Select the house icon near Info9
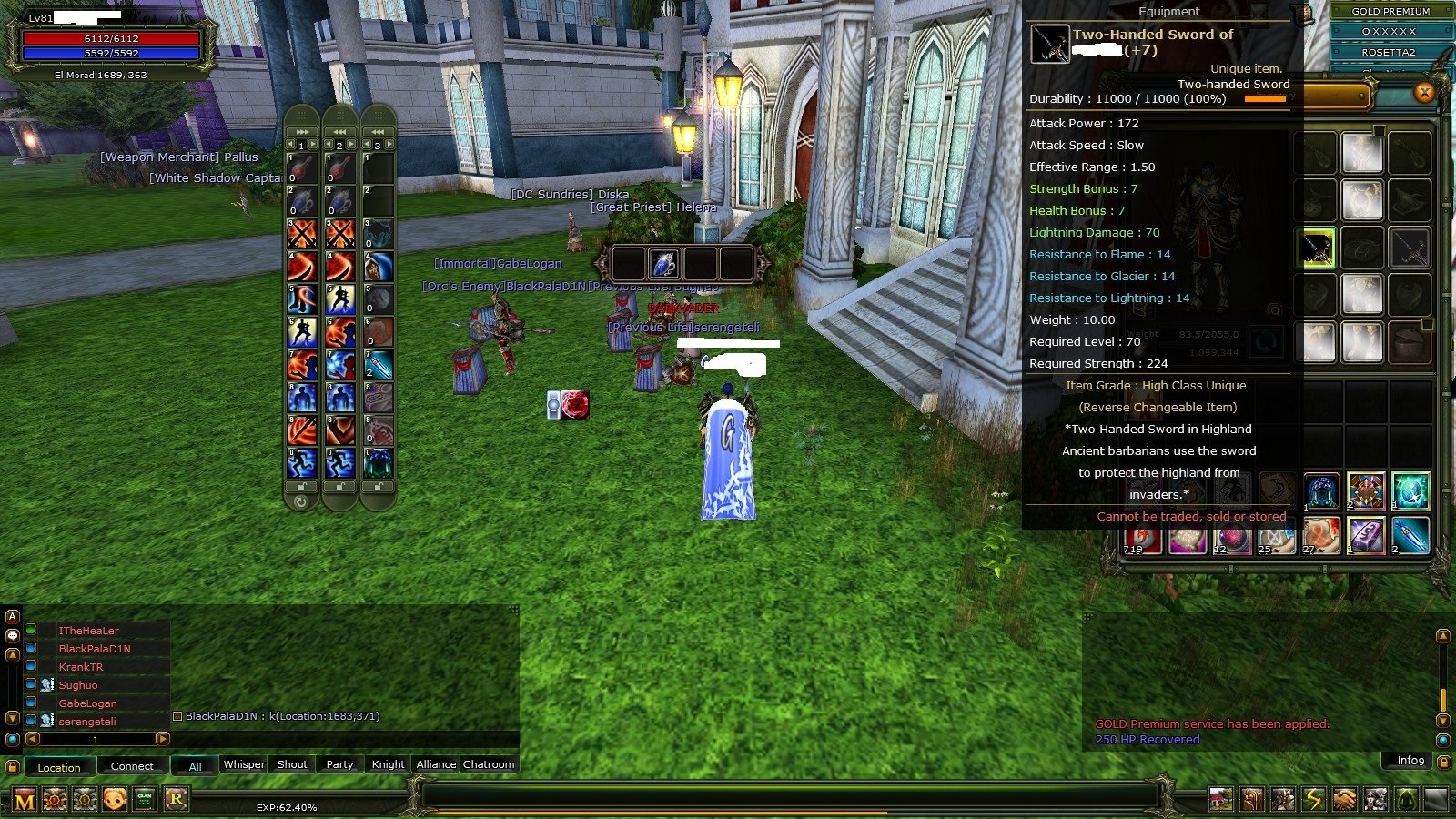 pos(1220,798)
